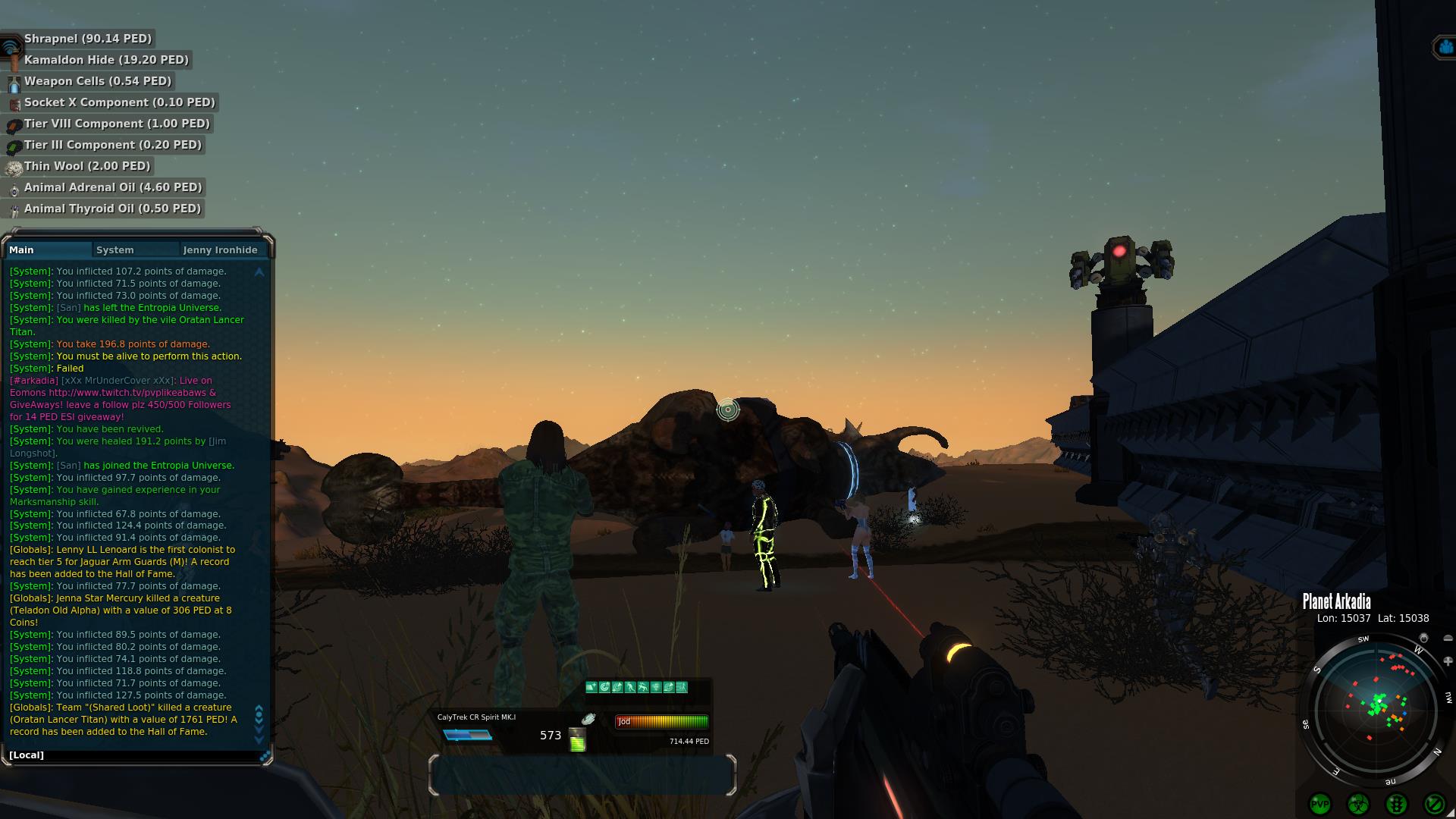The image size is (1456, 819).
Task: Select the Shrapnel loot entry
Action: pyautogui.click(x=87, y=39)
